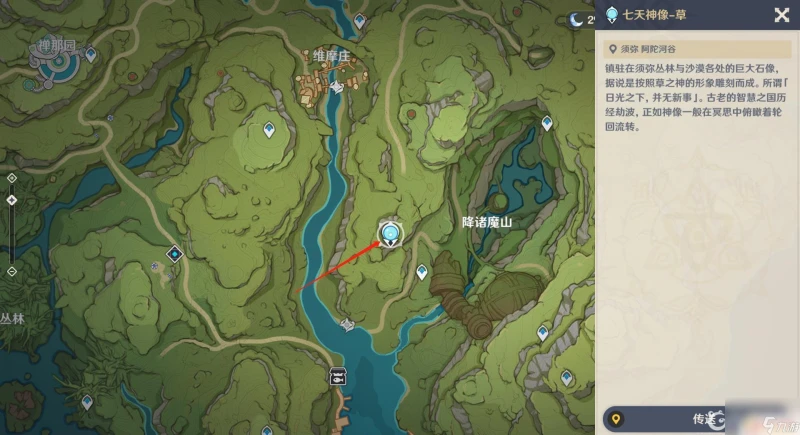The width and height of the screenshot is (800, 435).
Task: Select the highlighted Statue of the Seven marker
Action: 389,234
